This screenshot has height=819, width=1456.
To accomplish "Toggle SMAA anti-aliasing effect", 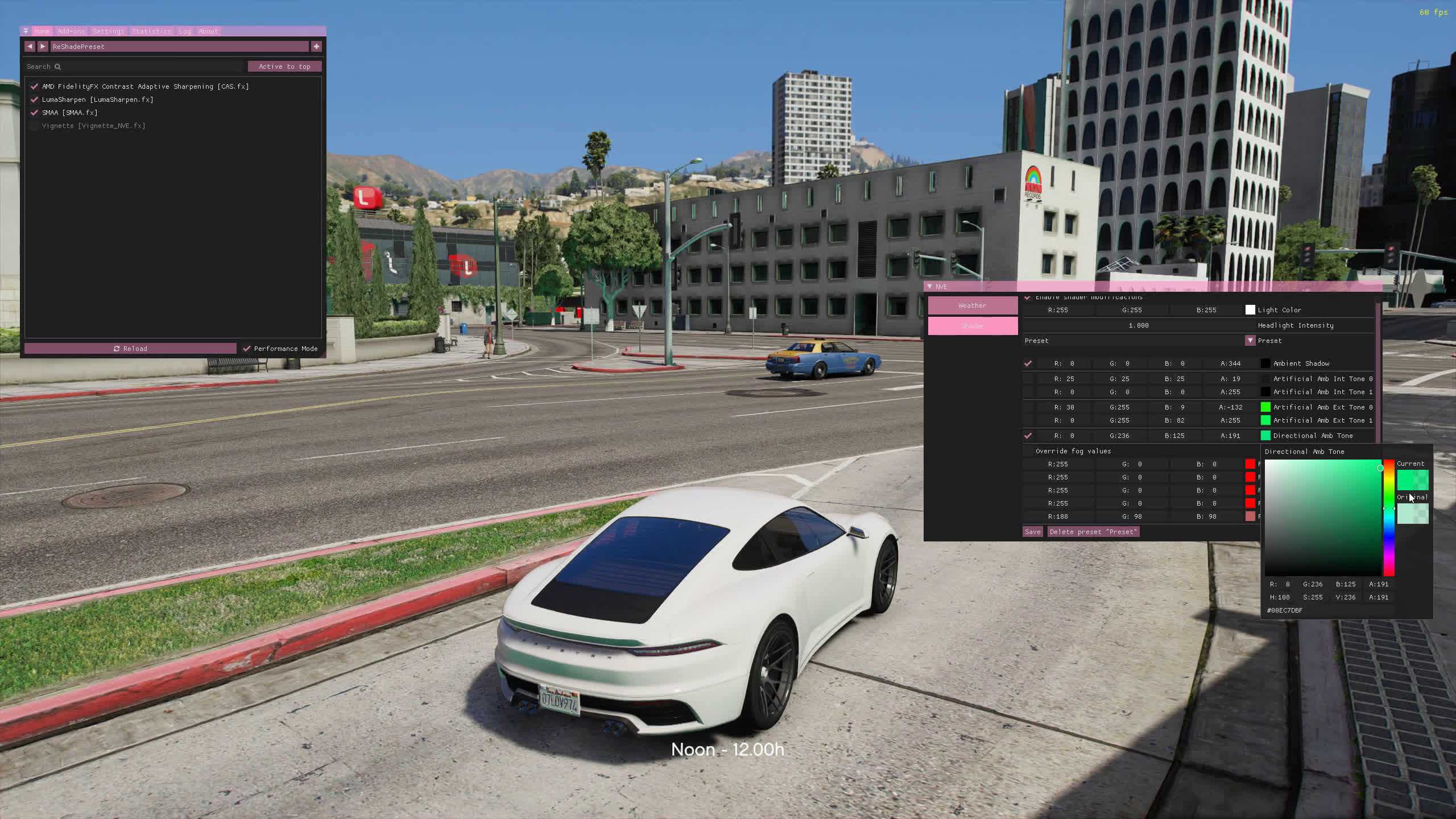I will pyautogui.click(x=34, y=113).
